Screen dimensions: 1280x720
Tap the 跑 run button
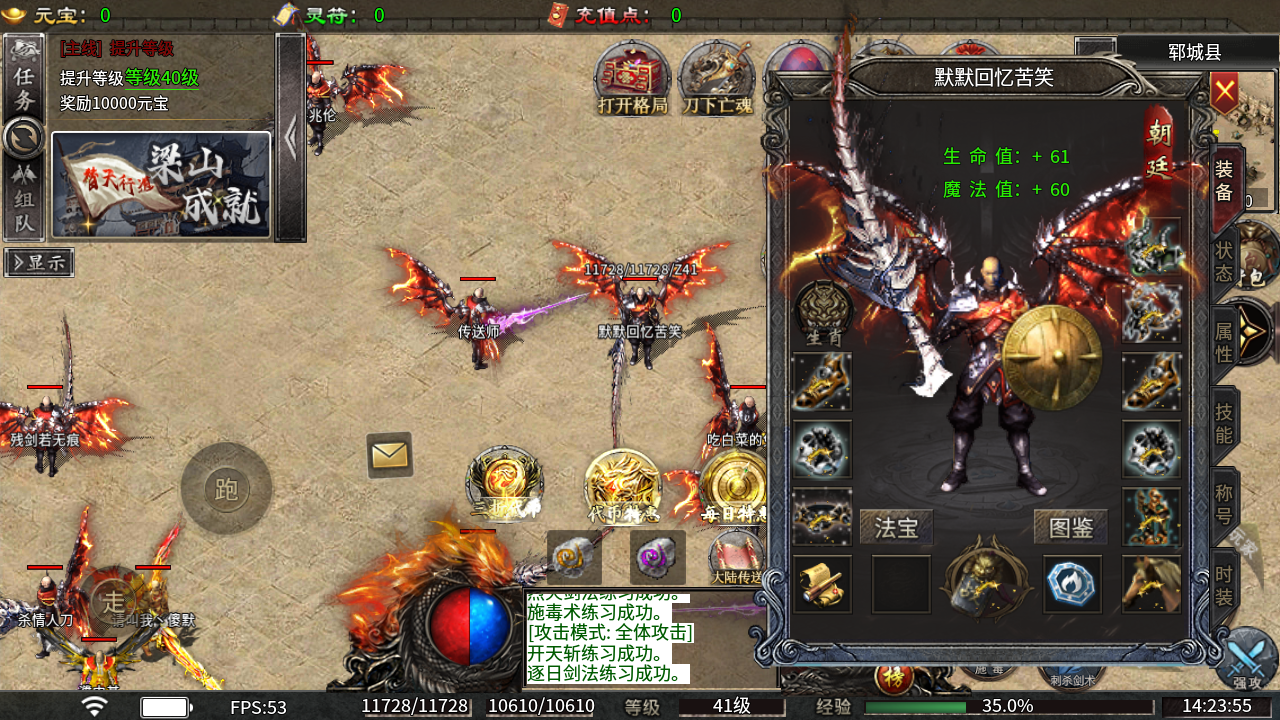pyautogui.click(x=226, y=489)
